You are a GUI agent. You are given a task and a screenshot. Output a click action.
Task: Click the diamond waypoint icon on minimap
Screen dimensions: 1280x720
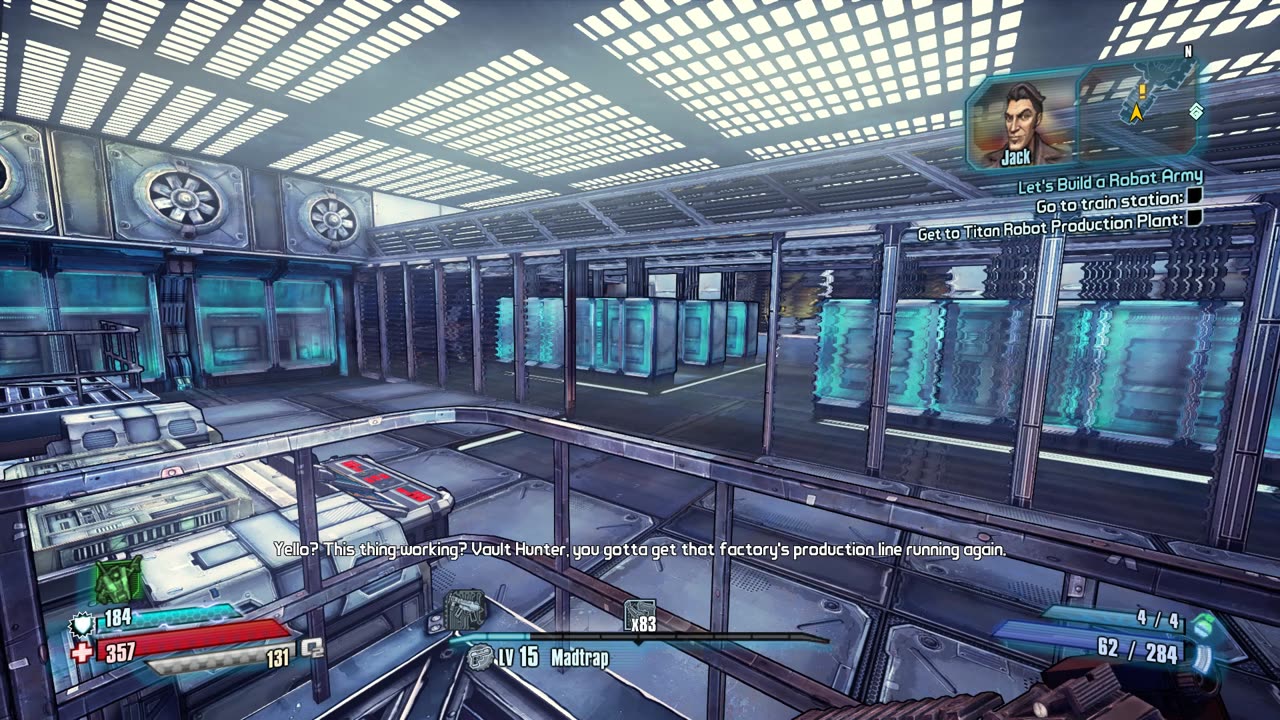(1195, 111)
